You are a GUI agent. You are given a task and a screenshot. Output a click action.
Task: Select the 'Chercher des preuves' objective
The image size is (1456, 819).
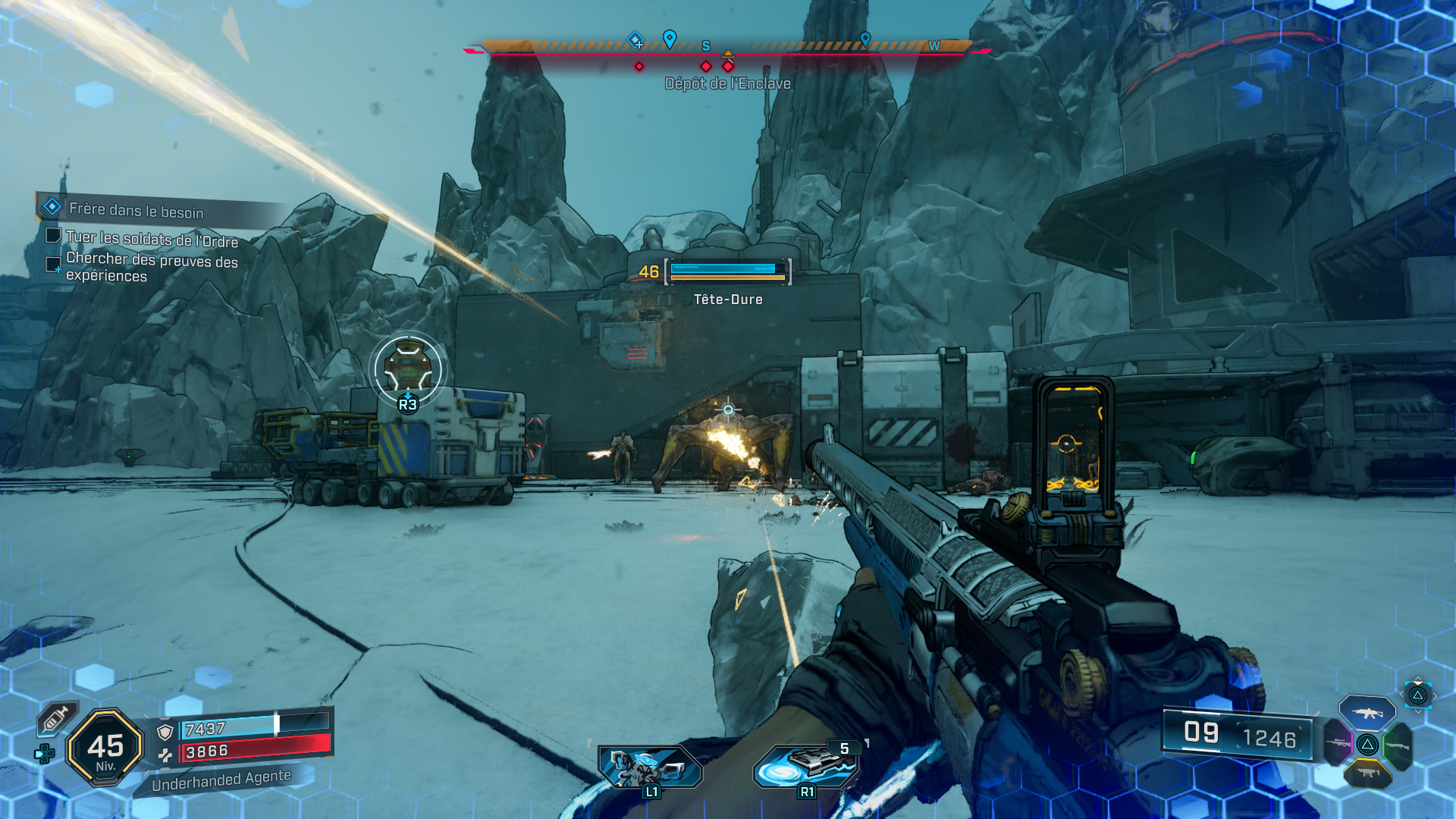[152, 267]
